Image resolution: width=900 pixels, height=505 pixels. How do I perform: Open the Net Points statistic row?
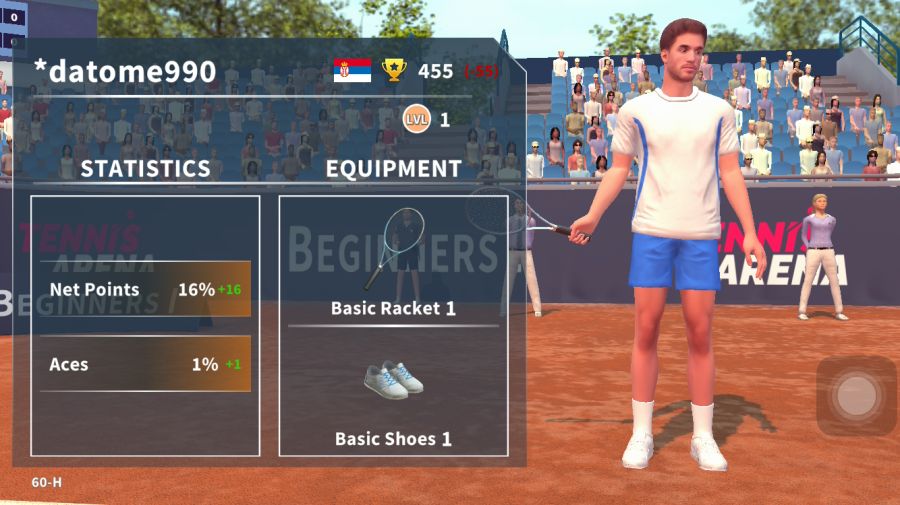pos(145,290)
